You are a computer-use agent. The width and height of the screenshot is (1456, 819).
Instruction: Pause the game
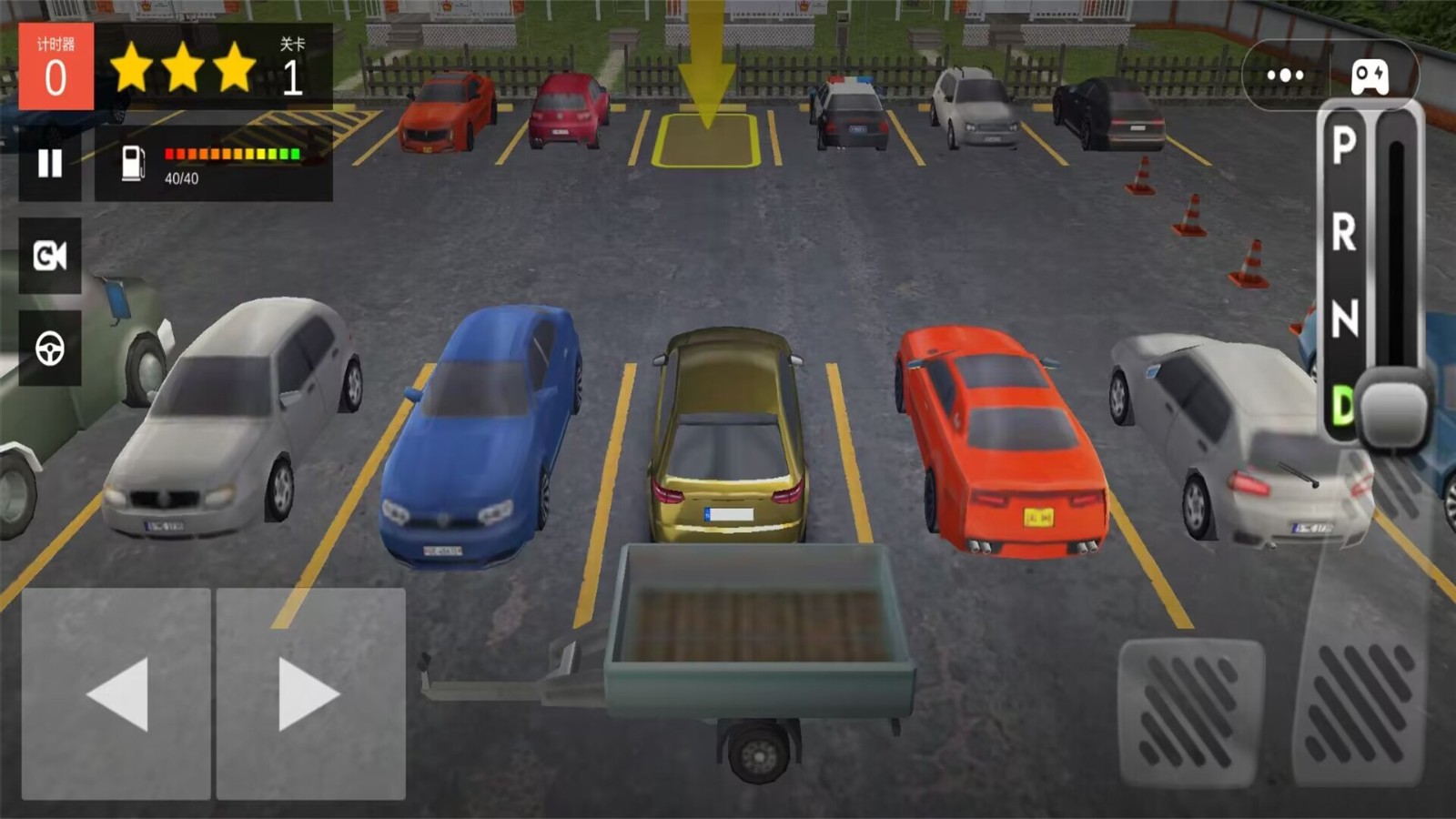click(x=50, y=164)
